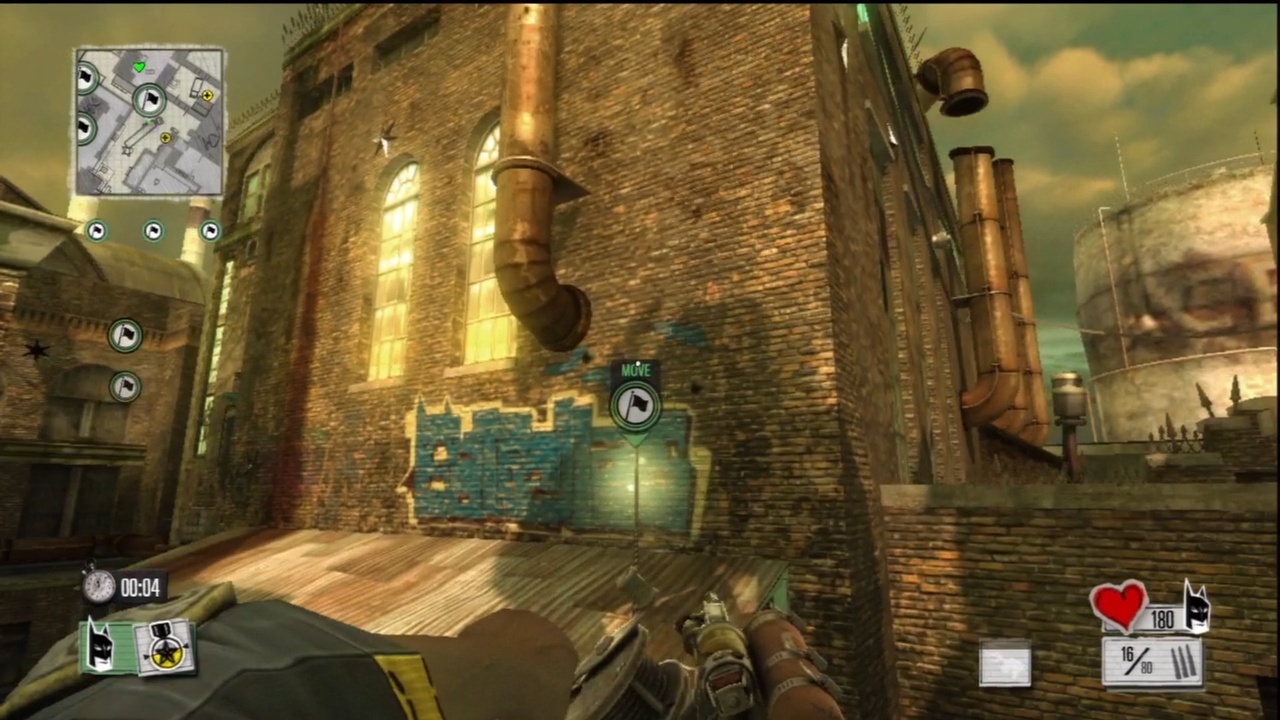This screenshot has height=720, width=1280.
Task: Select the upper flag marker on the left building
Action: point(125,335)
